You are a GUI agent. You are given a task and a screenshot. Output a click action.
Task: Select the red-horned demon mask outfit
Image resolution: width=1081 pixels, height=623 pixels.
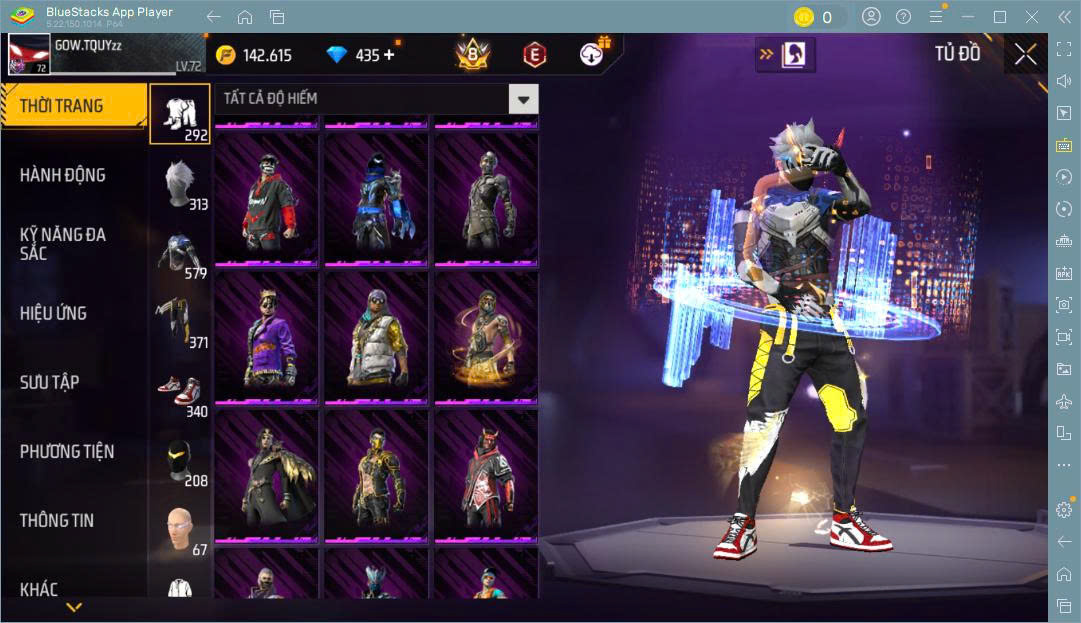coord(486,475)
